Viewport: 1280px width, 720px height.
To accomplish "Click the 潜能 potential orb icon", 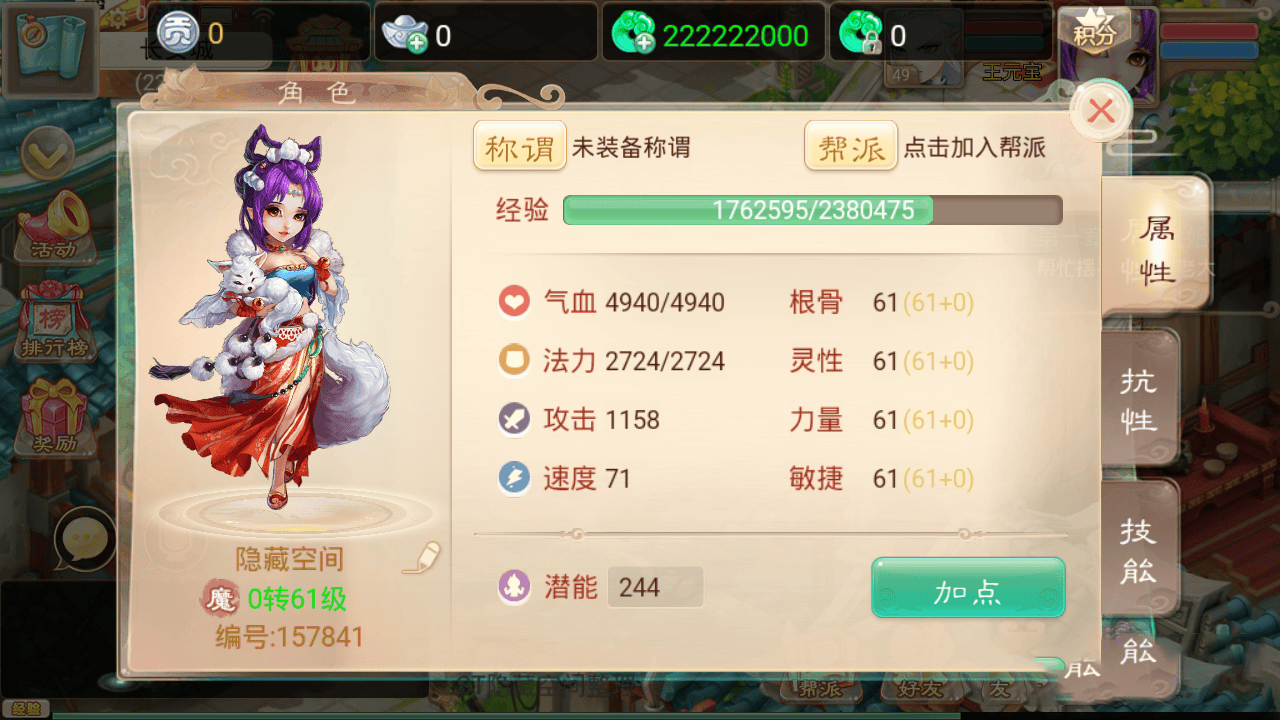I will pyautogui.click(x=514, y=588).
